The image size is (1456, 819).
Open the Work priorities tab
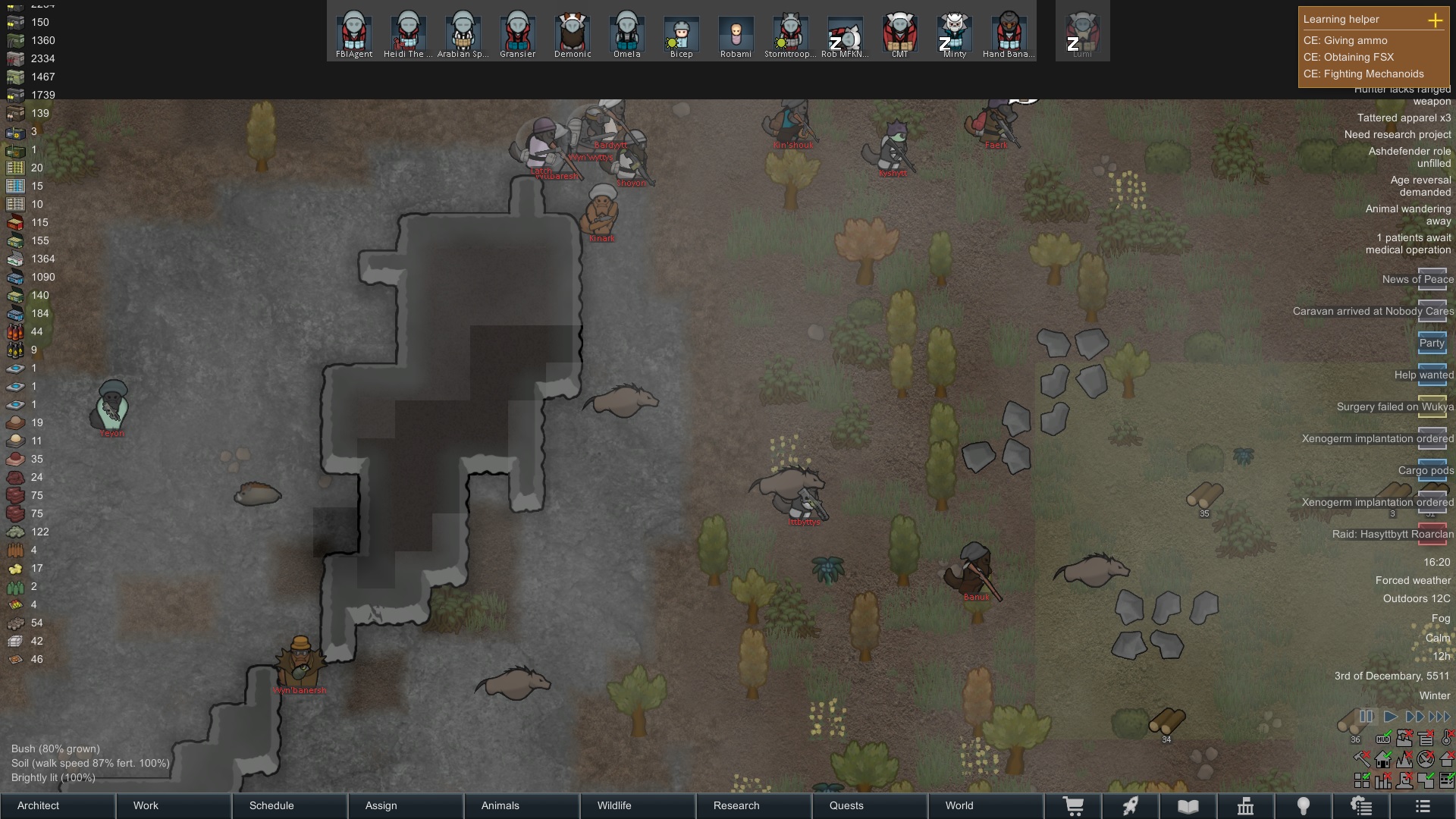[x=174, y=805]
